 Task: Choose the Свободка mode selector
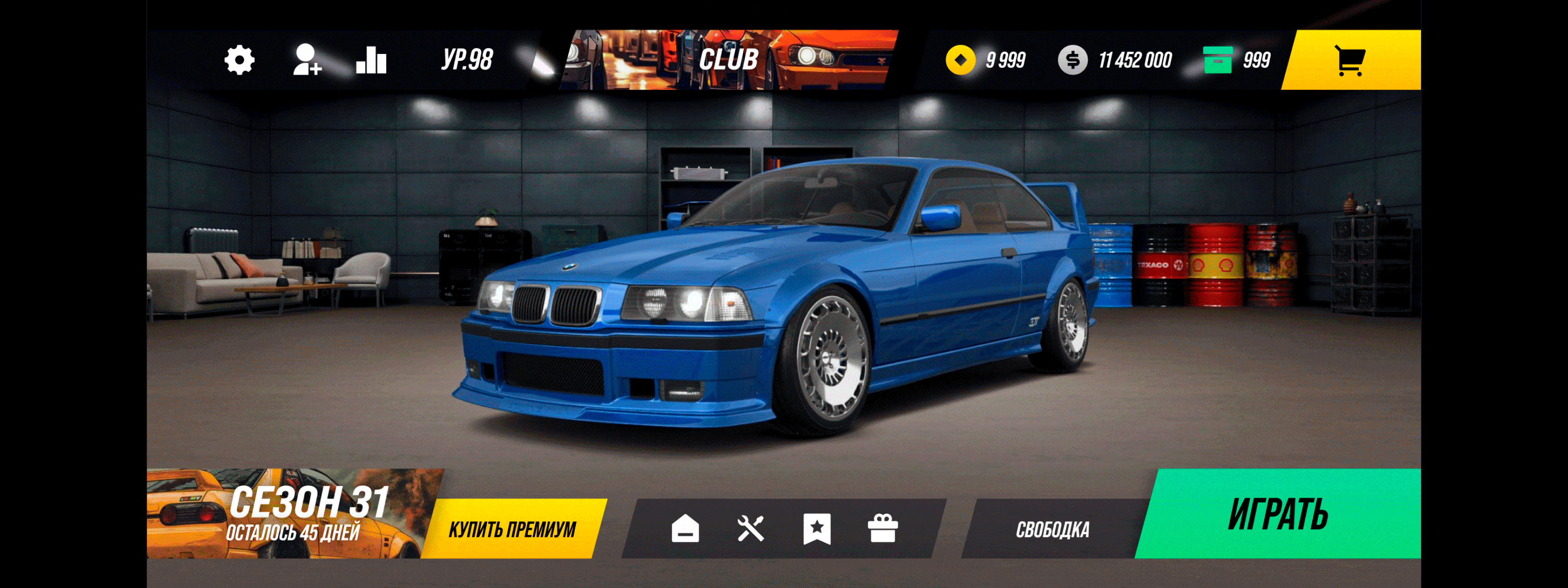click(1053, 529)
